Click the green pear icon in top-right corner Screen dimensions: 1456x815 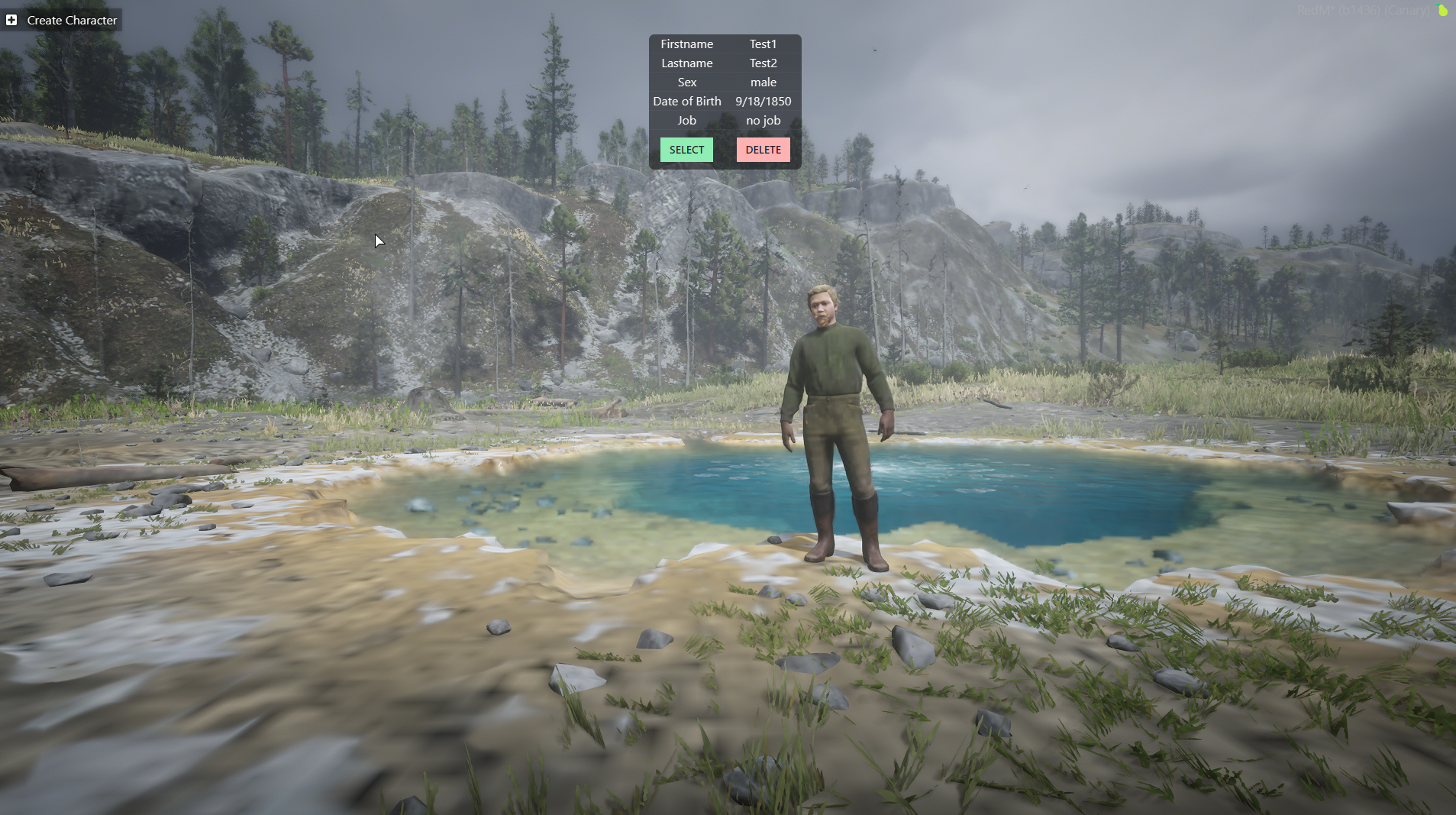(x=1441, y=11)
